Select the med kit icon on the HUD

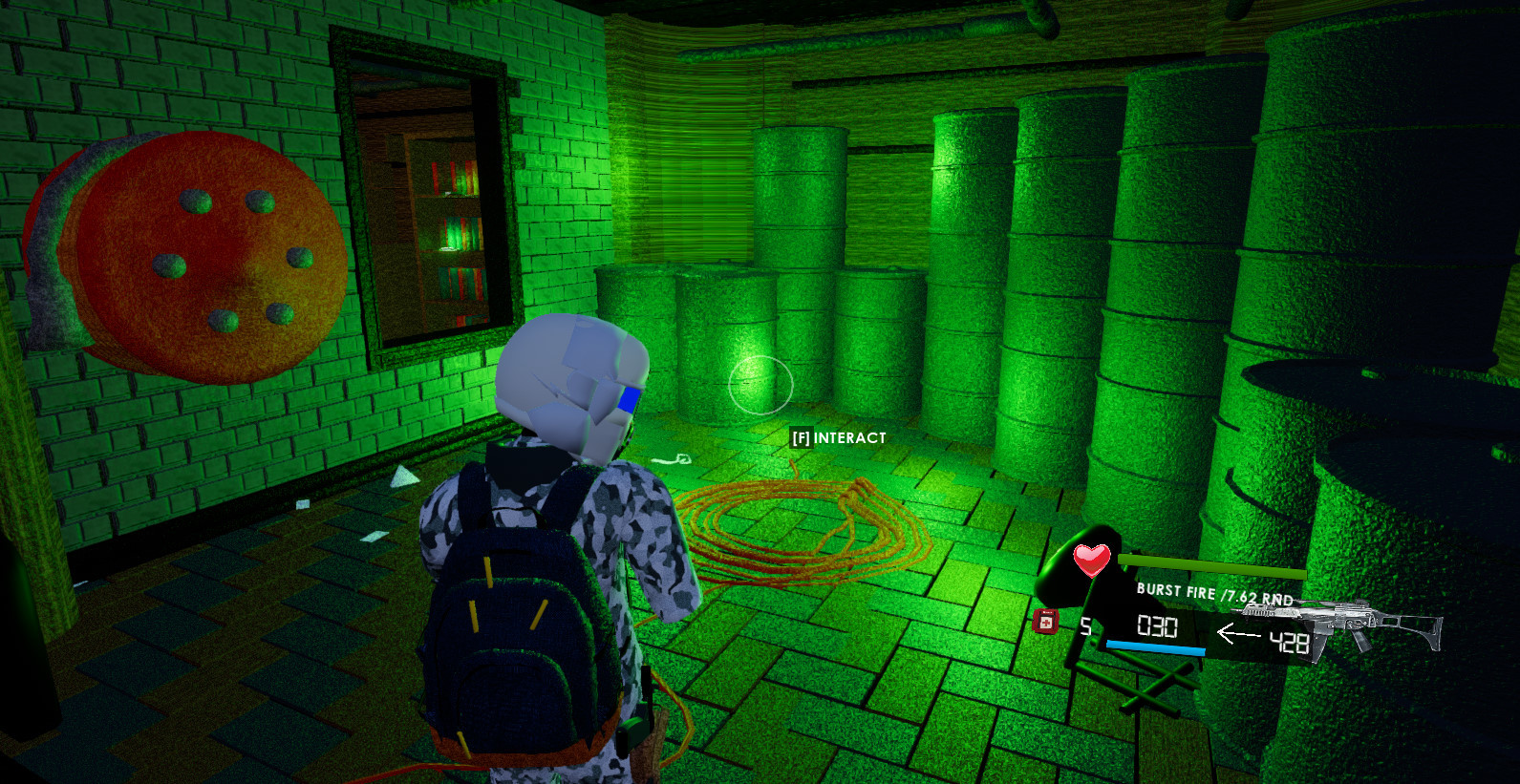point(1045,622)
